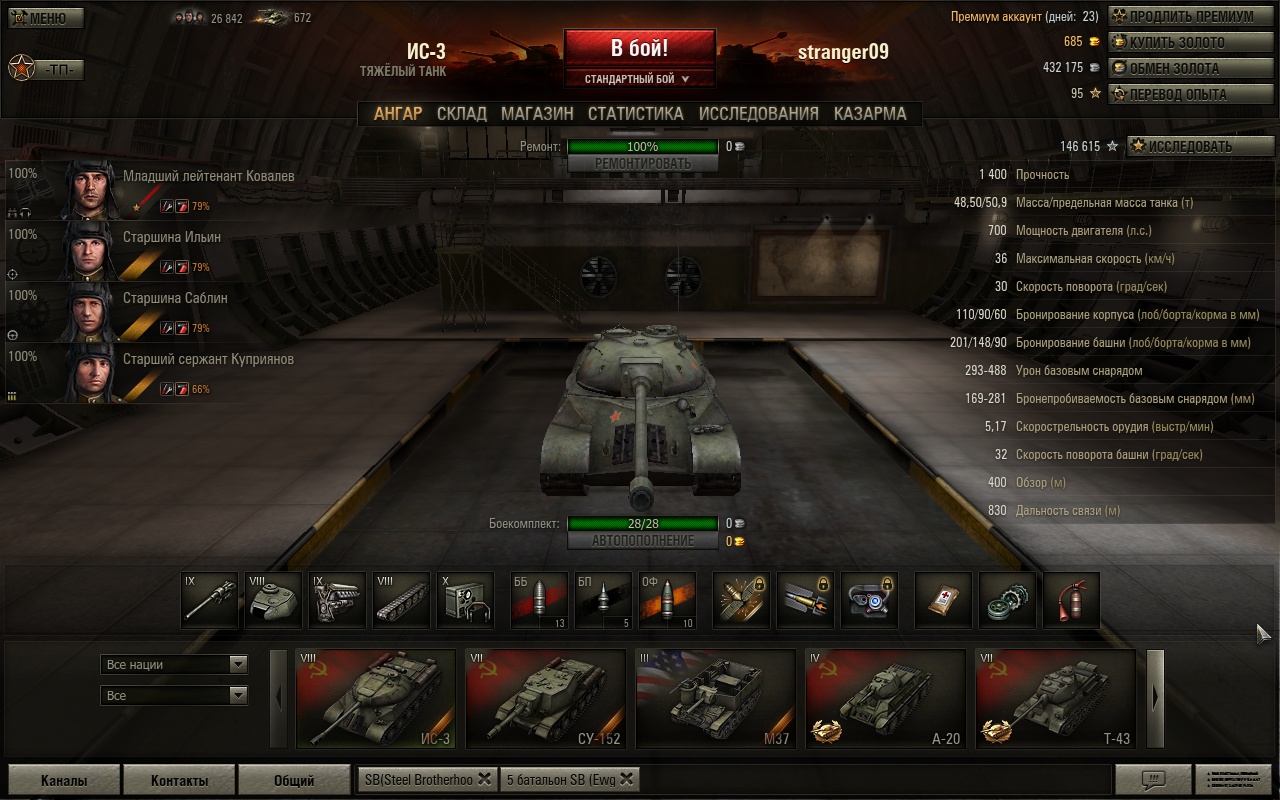Viewport: 1280px width, 800px height.
Task: Click the fire extinguisher consumable slot
Action: coord(1071,600)
